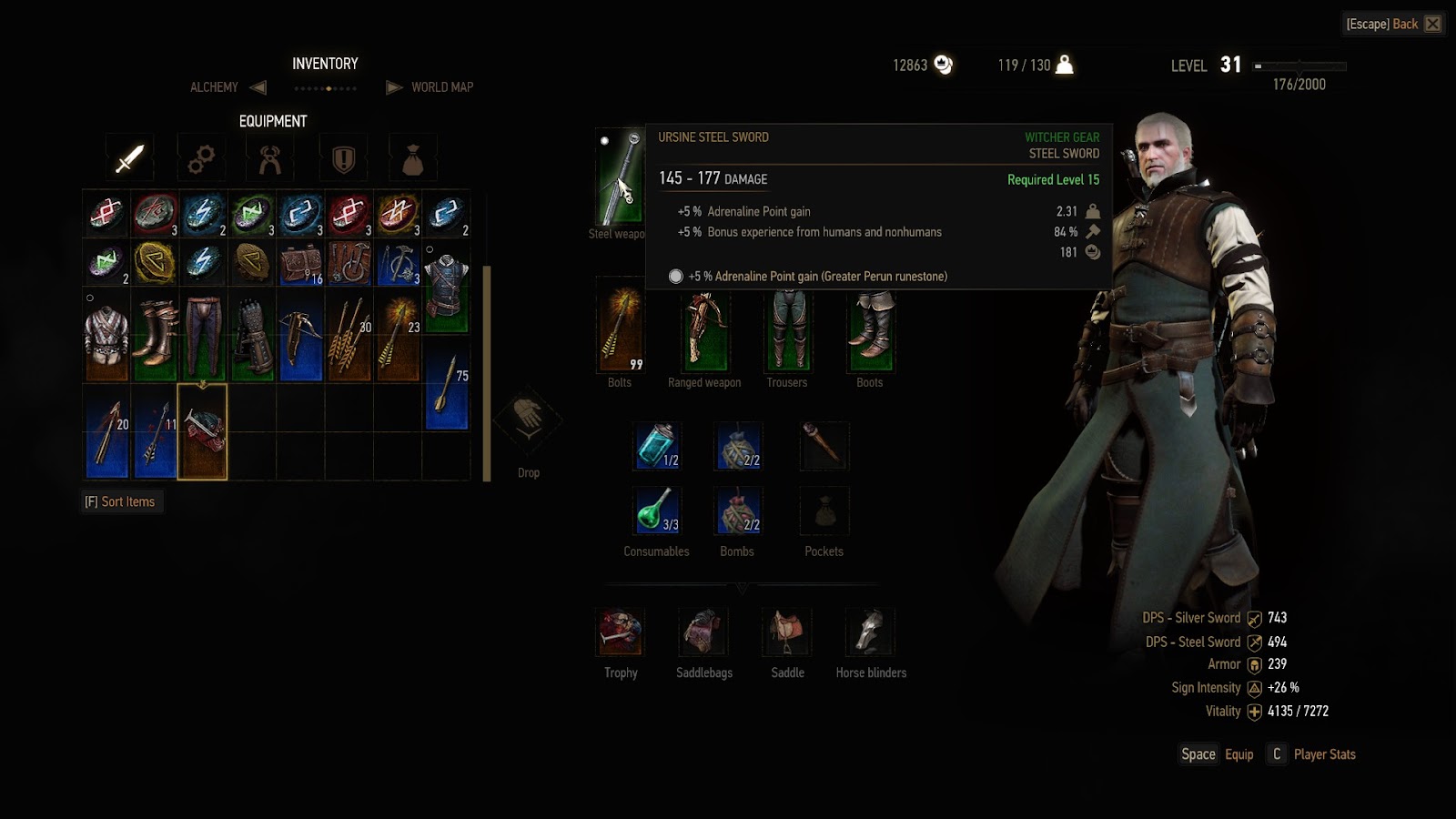
Task: Select the Horse blinders slot
Action: pos(871,632)
